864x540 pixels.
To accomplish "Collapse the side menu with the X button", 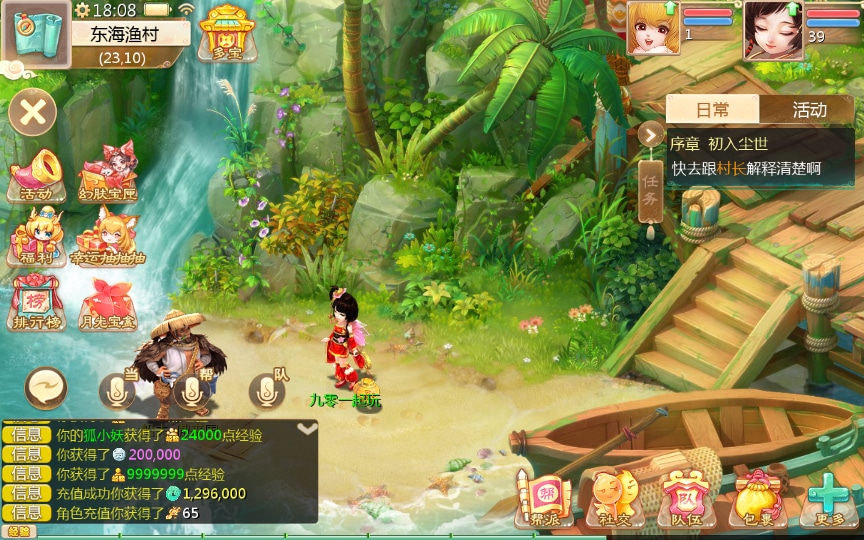I will 33,111.
